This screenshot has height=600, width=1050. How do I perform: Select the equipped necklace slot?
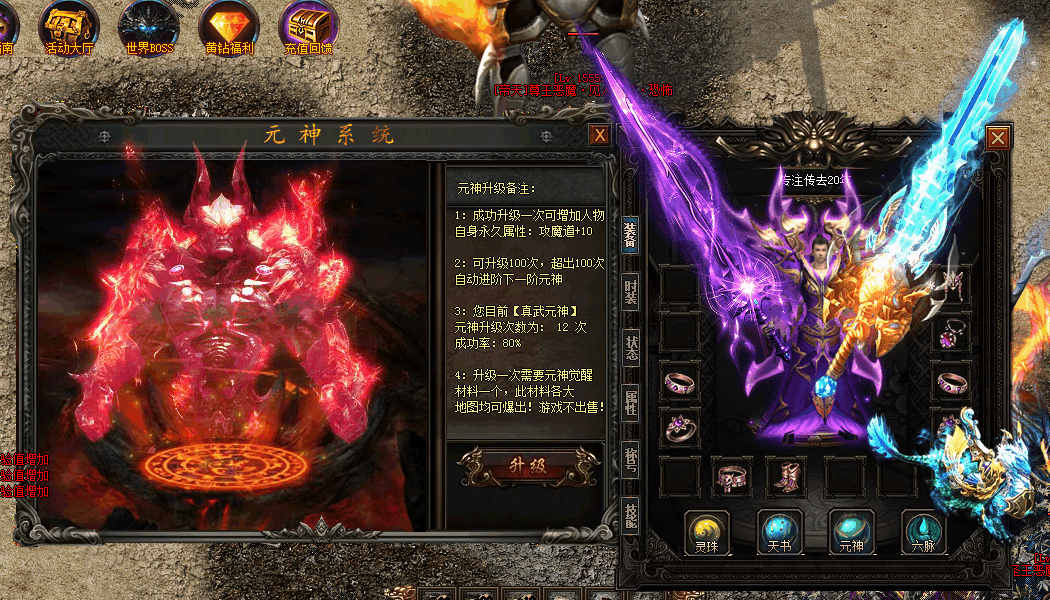[x=950, y=333]
